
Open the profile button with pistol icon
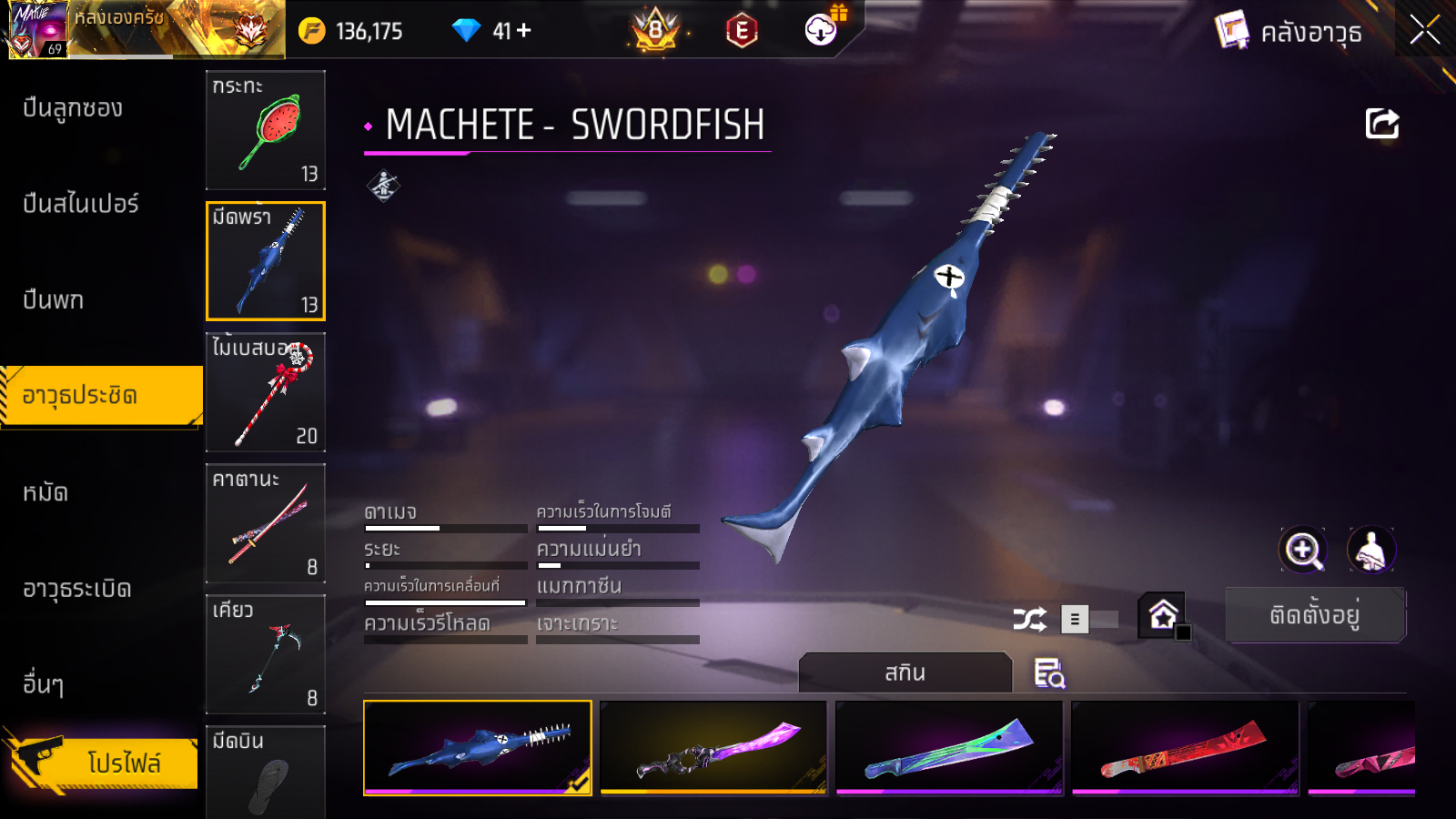(102, 763)
